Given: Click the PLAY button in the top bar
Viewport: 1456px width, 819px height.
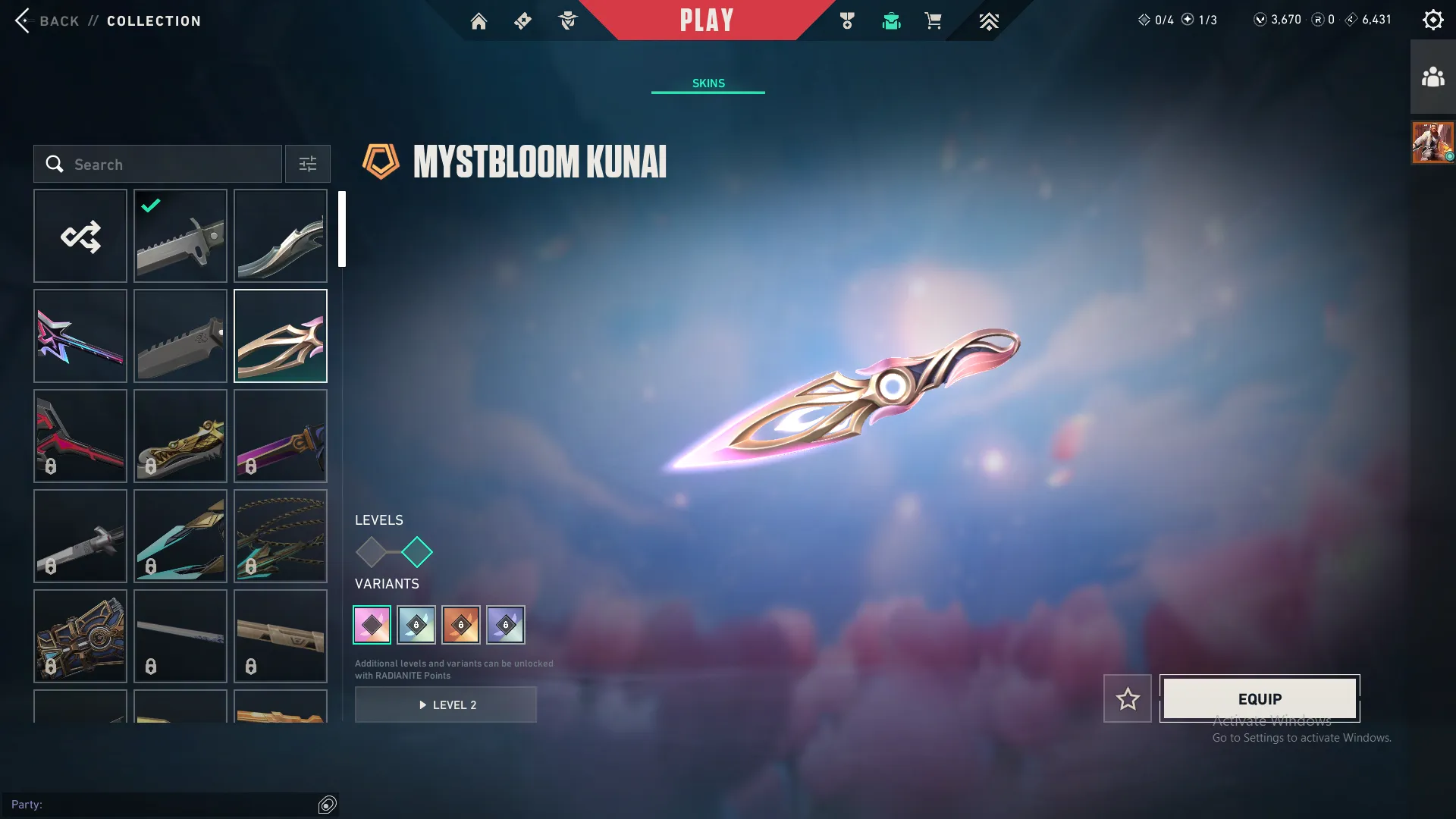Looking at the screenshot, I should [x=708, y=20].
